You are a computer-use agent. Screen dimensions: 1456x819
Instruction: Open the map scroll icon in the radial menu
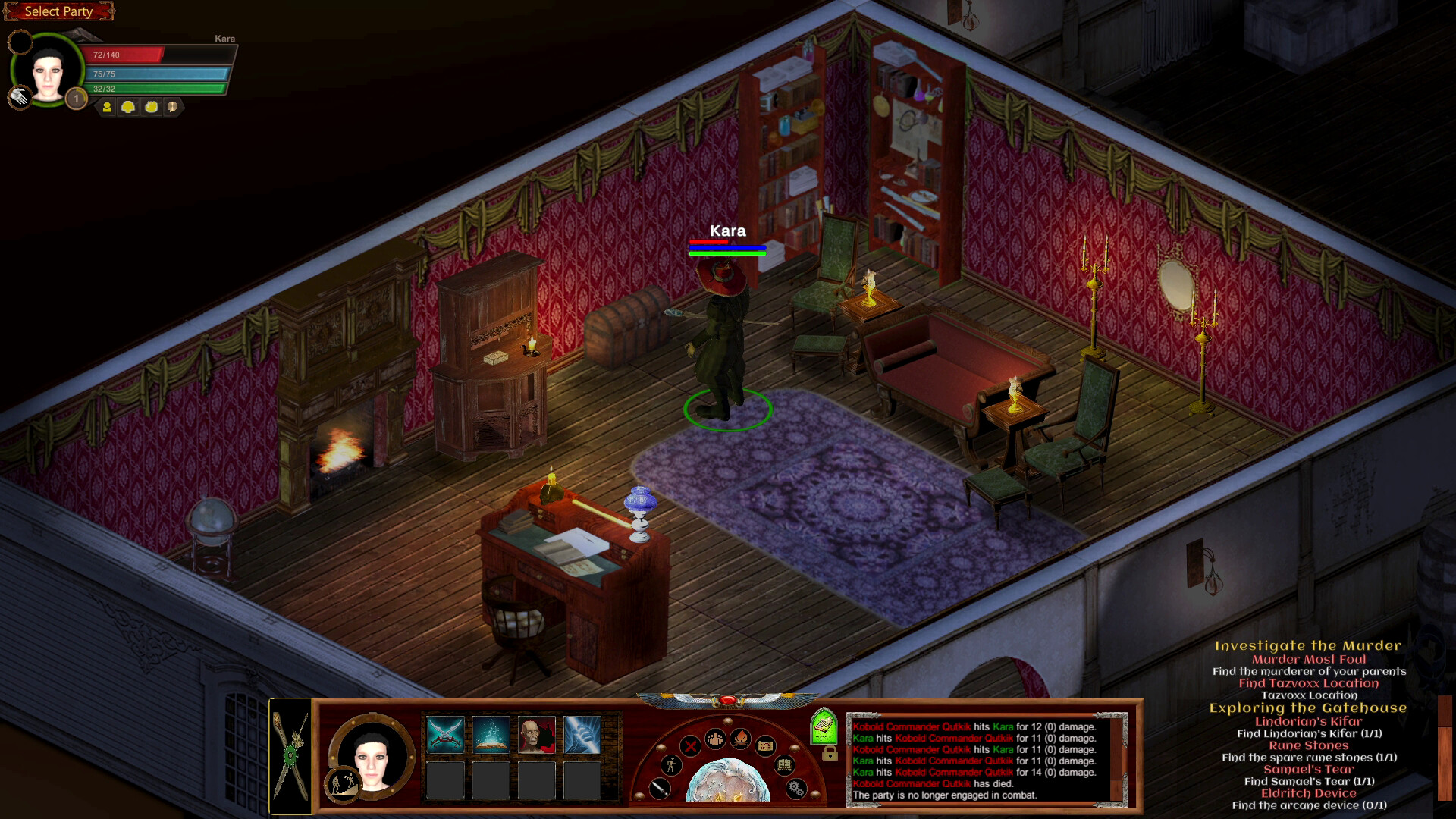click(766, 747)
